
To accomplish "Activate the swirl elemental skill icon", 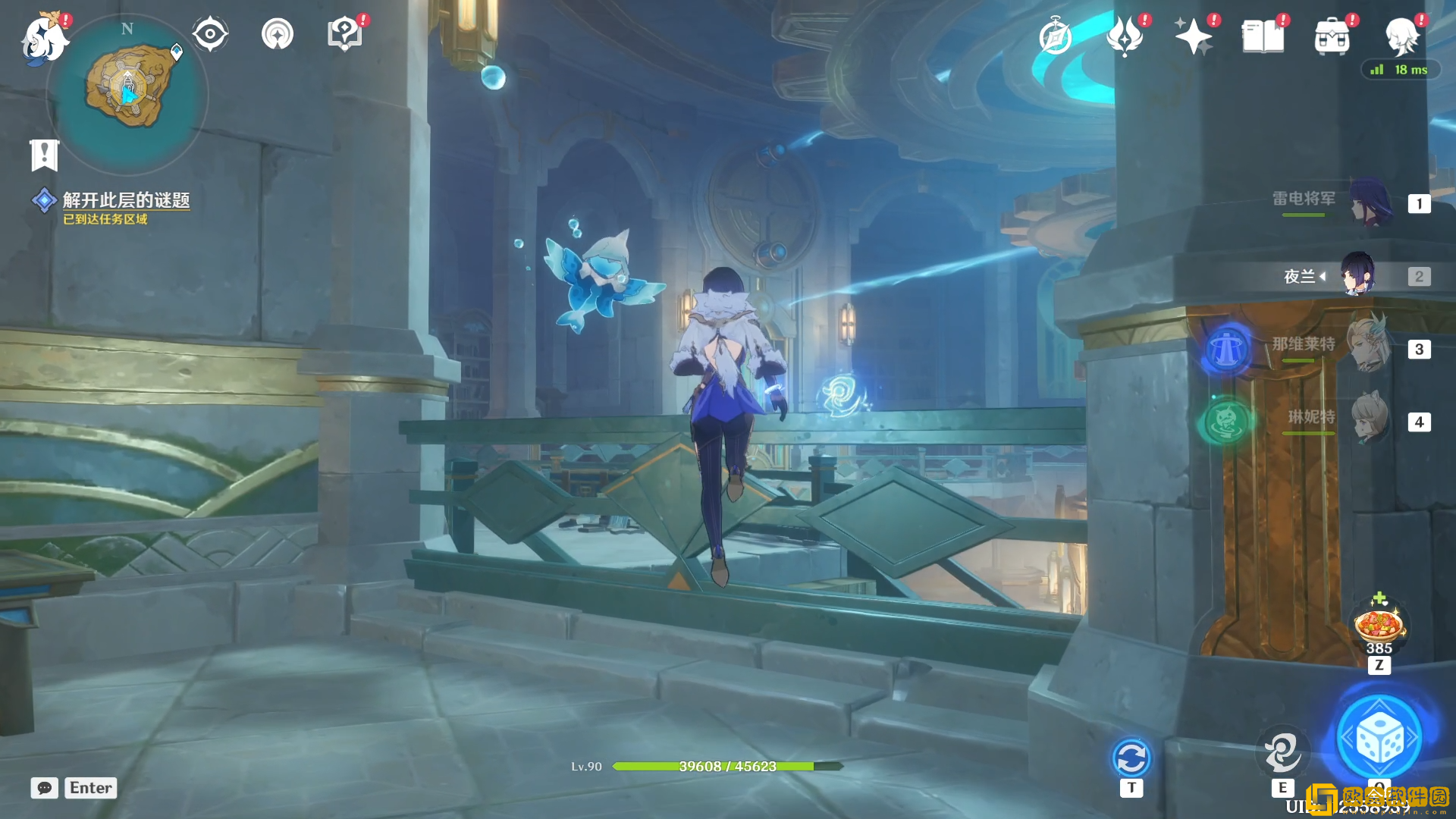I will (x=1282, y=752).
